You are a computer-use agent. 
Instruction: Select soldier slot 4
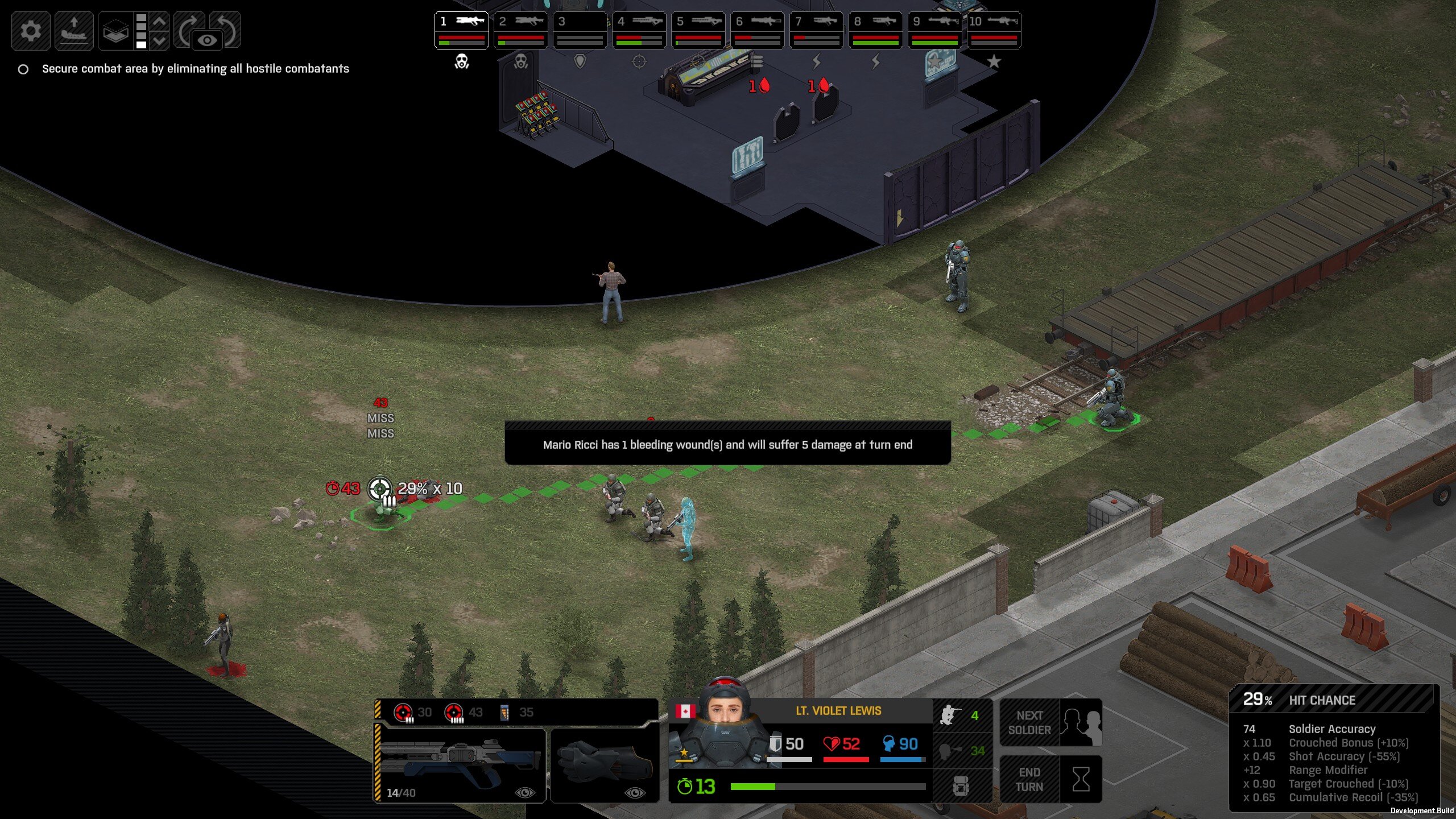pyautogui.click(x=639, y=30)
